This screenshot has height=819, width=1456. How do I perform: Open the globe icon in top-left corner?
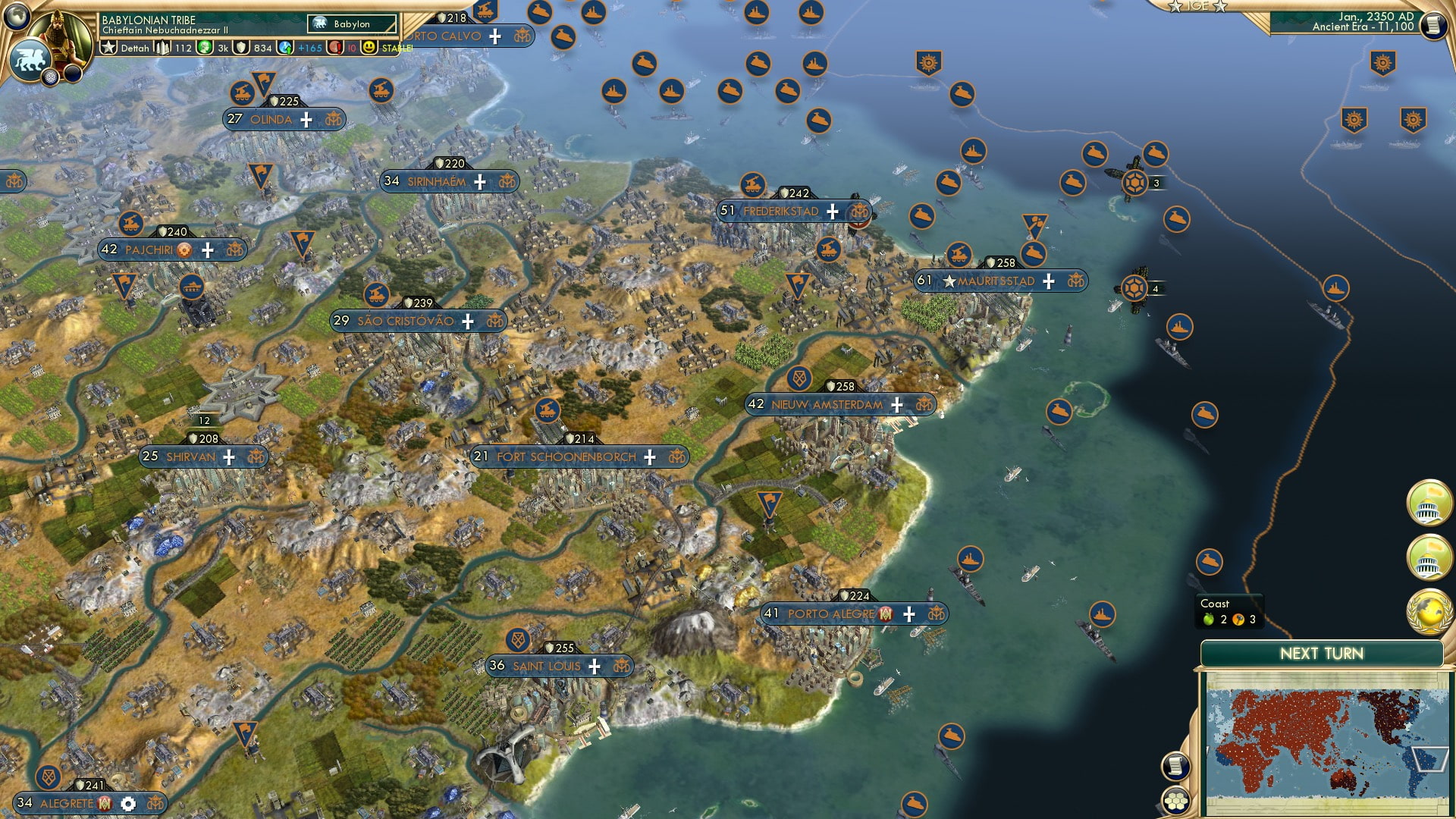point(16,14)
